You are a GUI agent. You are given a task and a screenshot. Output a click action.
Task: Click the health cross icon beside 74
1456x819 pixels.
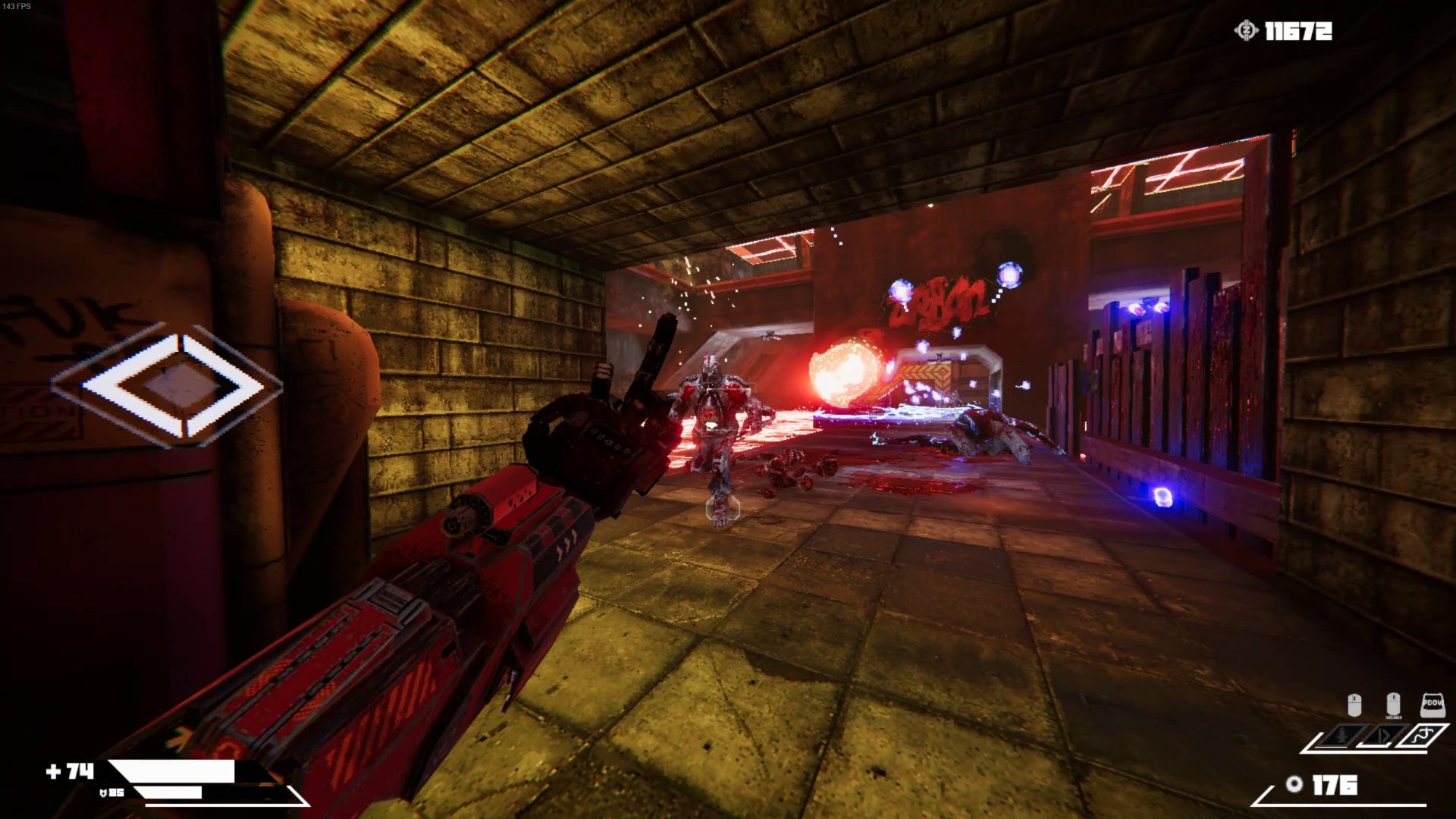(55, 770)
